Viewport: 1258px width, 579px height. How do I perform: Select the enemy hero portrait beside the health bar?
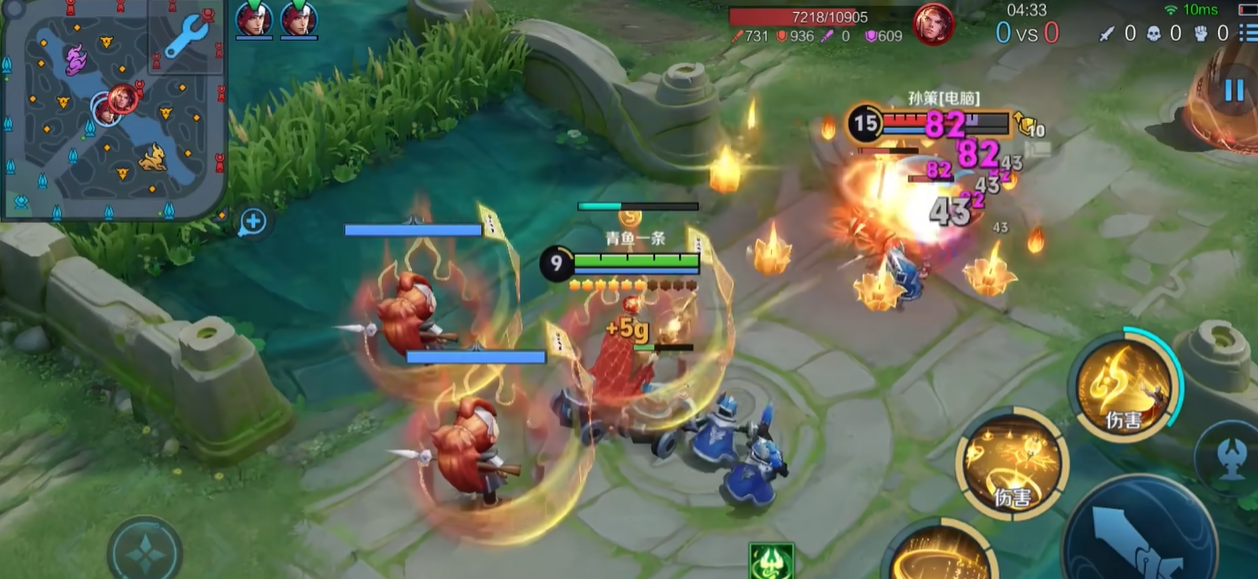coord(932,24)
